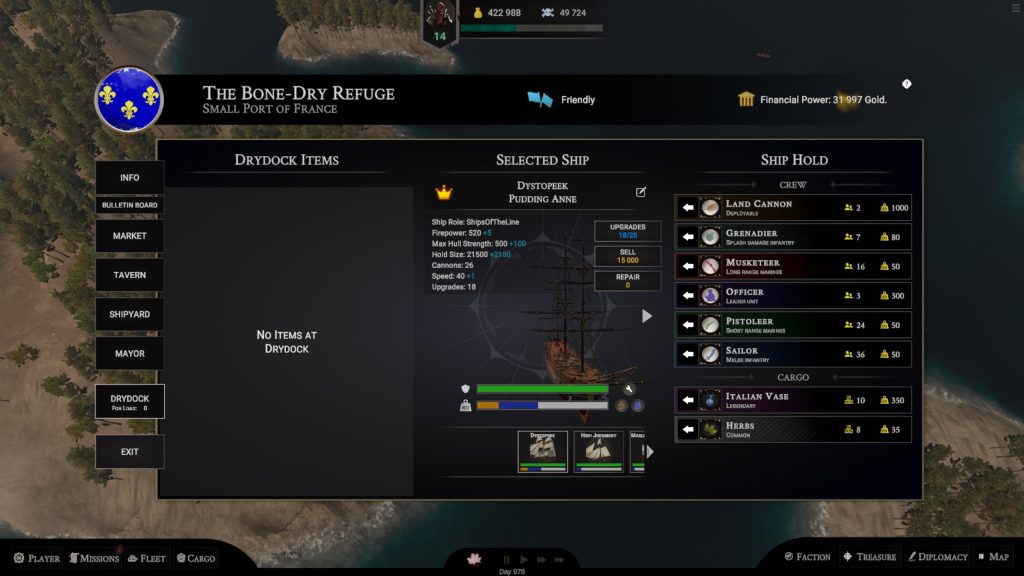Visit the Mayor
Viewport: 1024px width, 576px height.
130,353
